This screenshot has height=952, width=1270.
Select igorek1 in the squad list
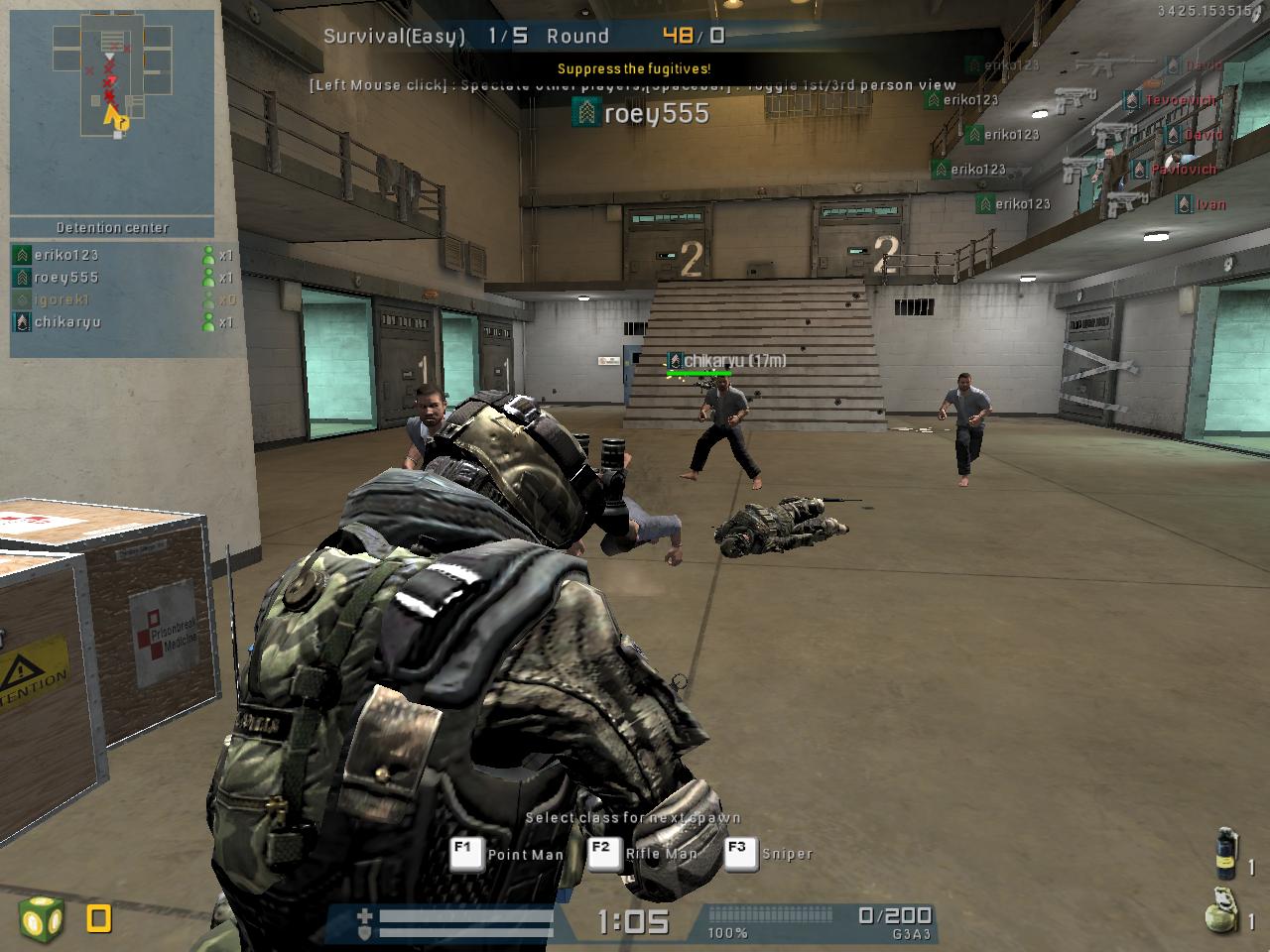pos(63,299)
